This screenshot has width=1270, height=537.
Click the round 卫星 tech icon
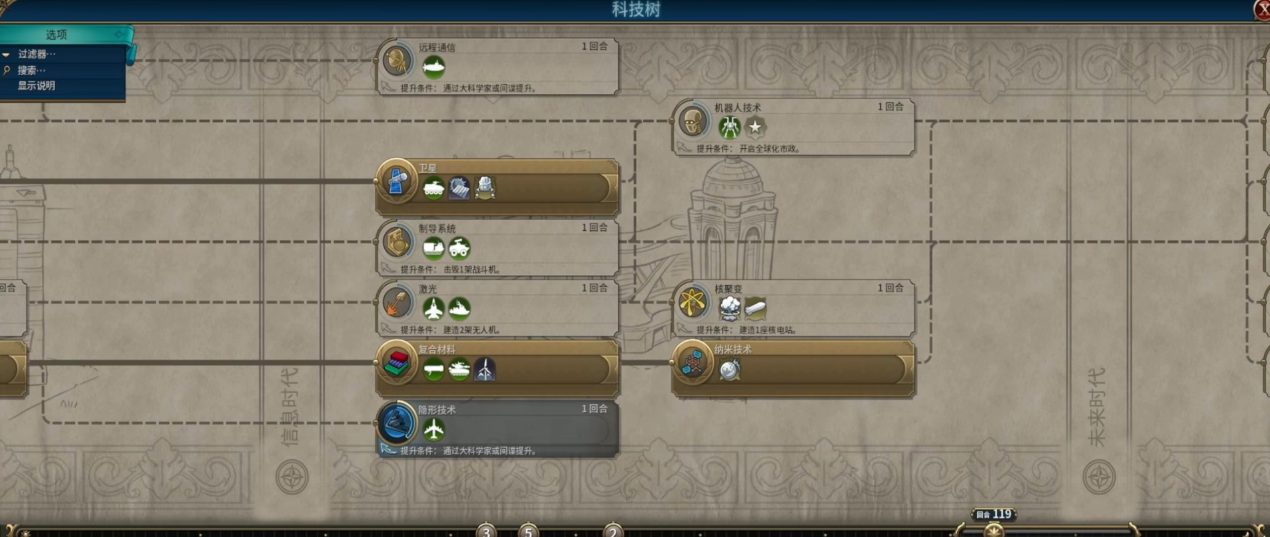click(396, 182)
